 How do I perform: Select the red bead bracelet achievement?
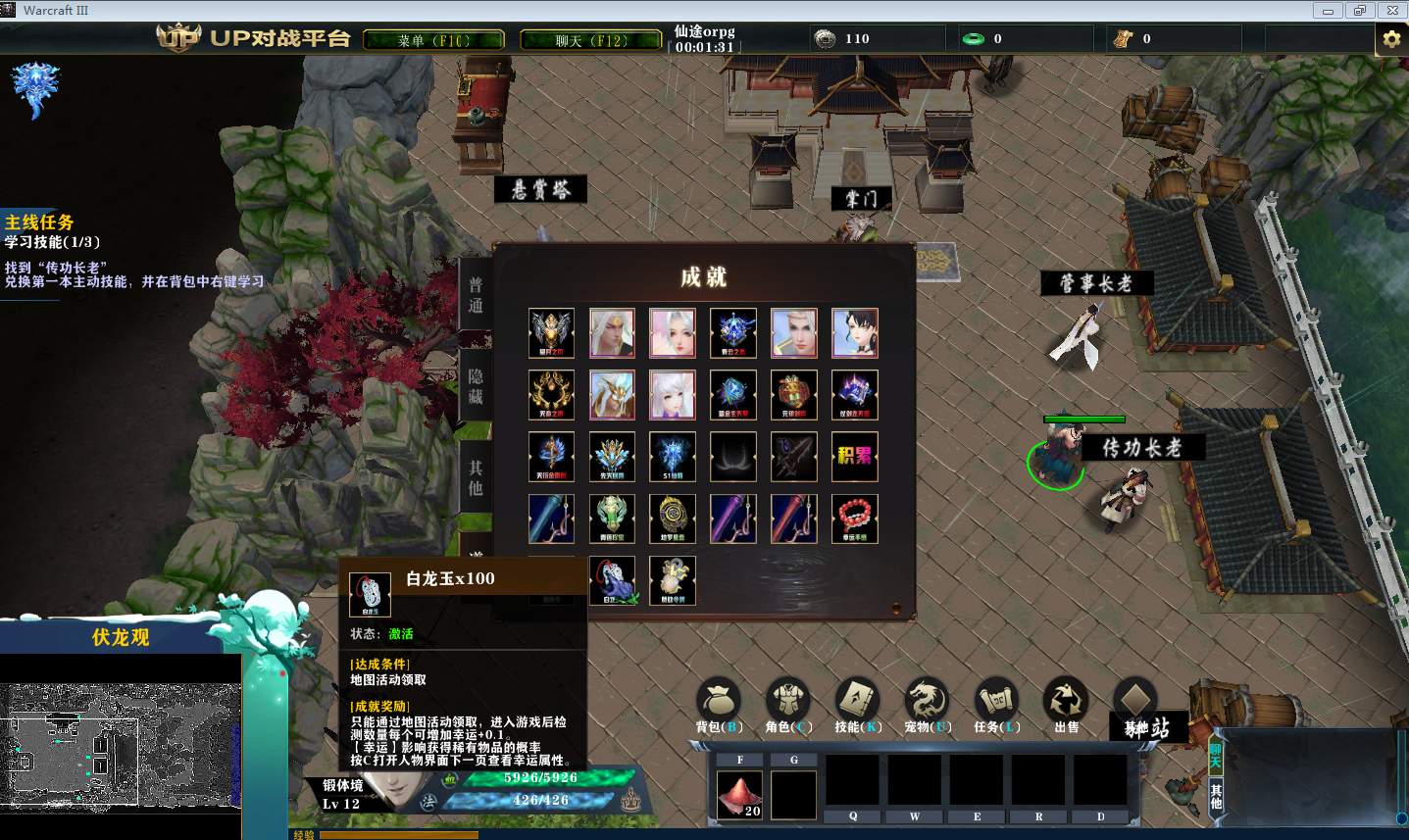pyautogui.click(x=854, y=519)
